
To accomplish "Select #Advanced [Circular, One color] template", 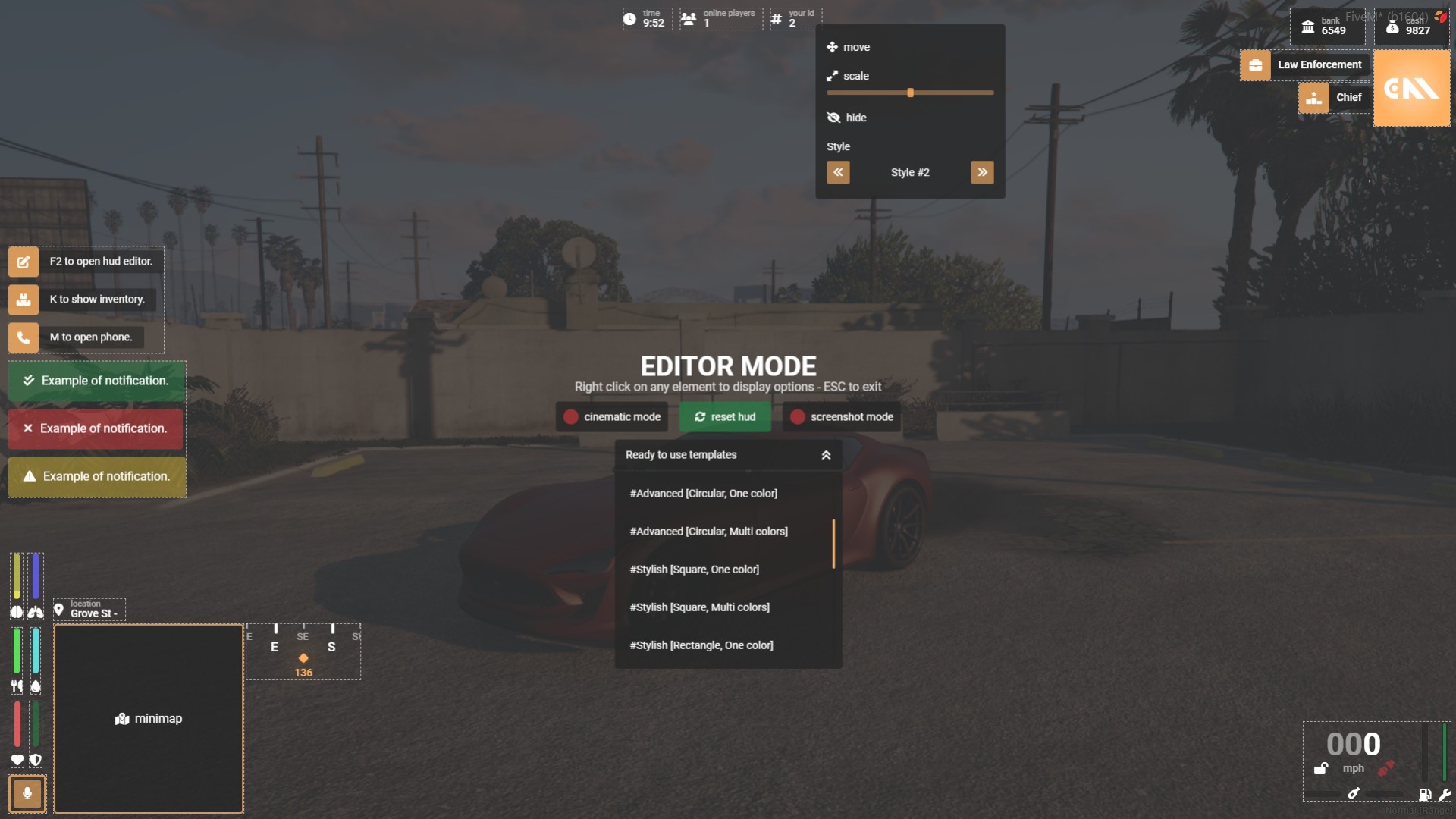I will click(703, 494).
